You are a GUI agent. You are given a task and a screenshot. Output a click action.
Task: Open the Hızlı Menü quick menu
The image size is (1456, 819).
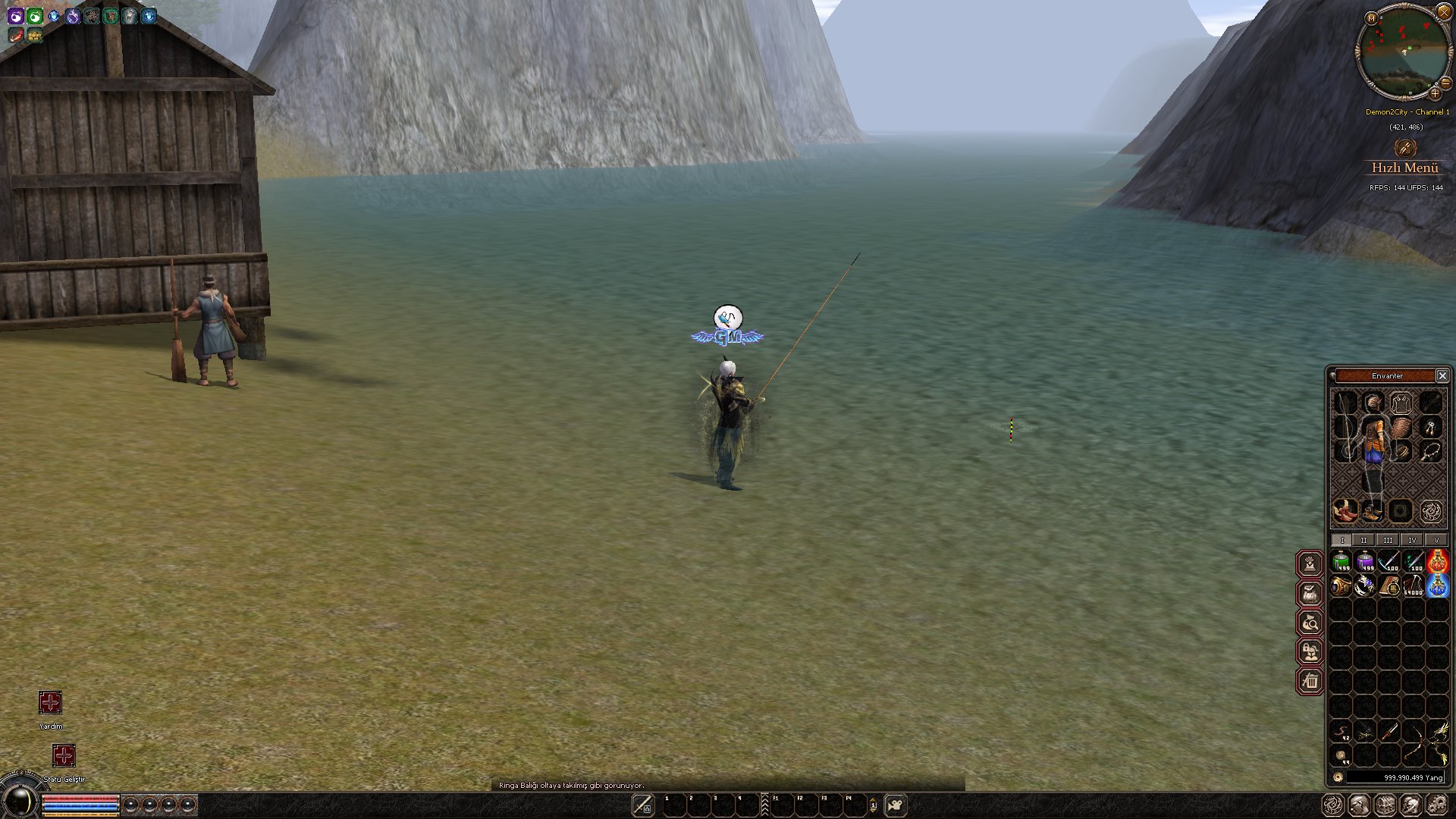click(1404, 167)
